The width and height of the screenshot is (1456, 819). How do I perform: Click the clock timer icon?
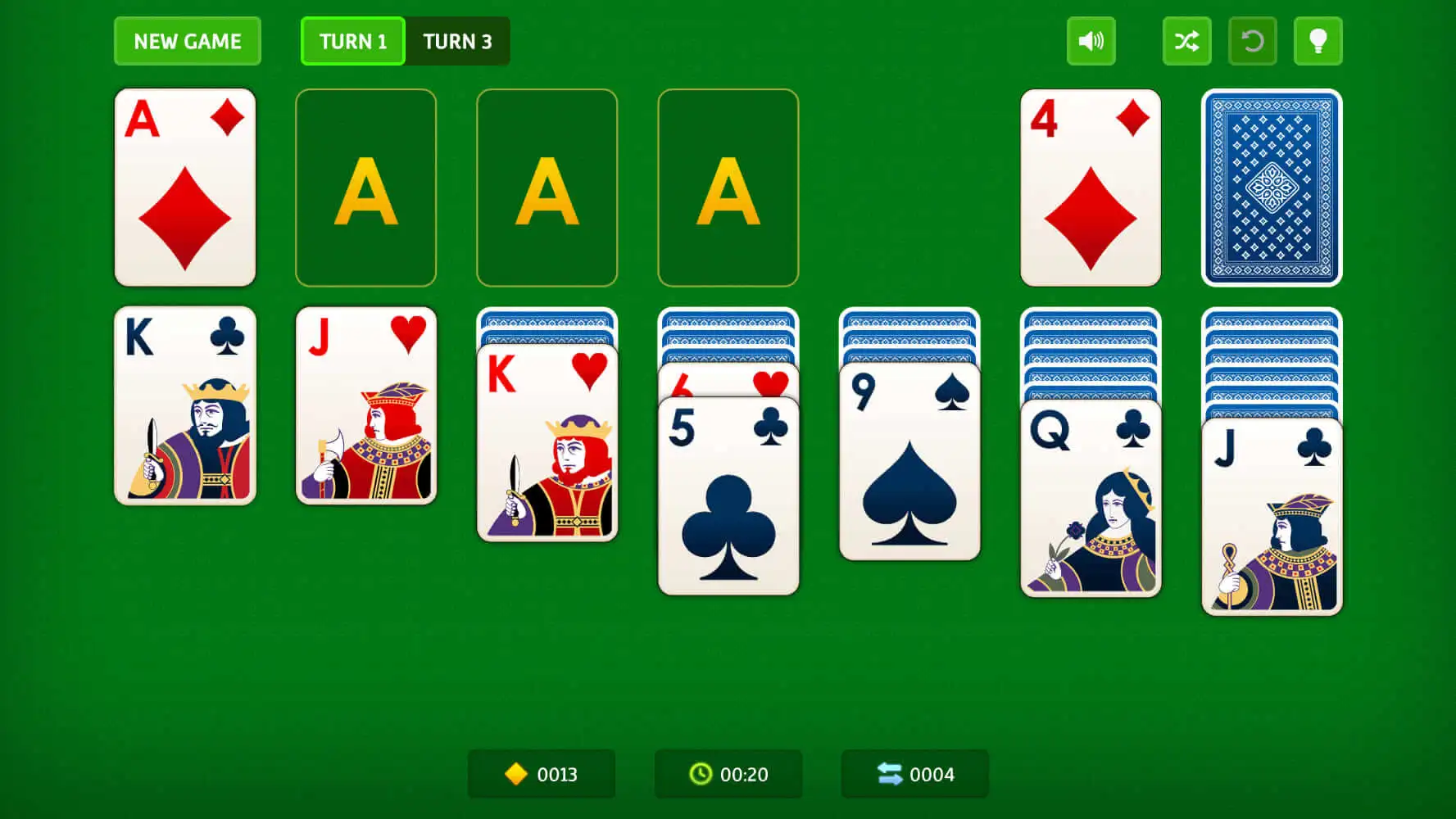(699, 773)
